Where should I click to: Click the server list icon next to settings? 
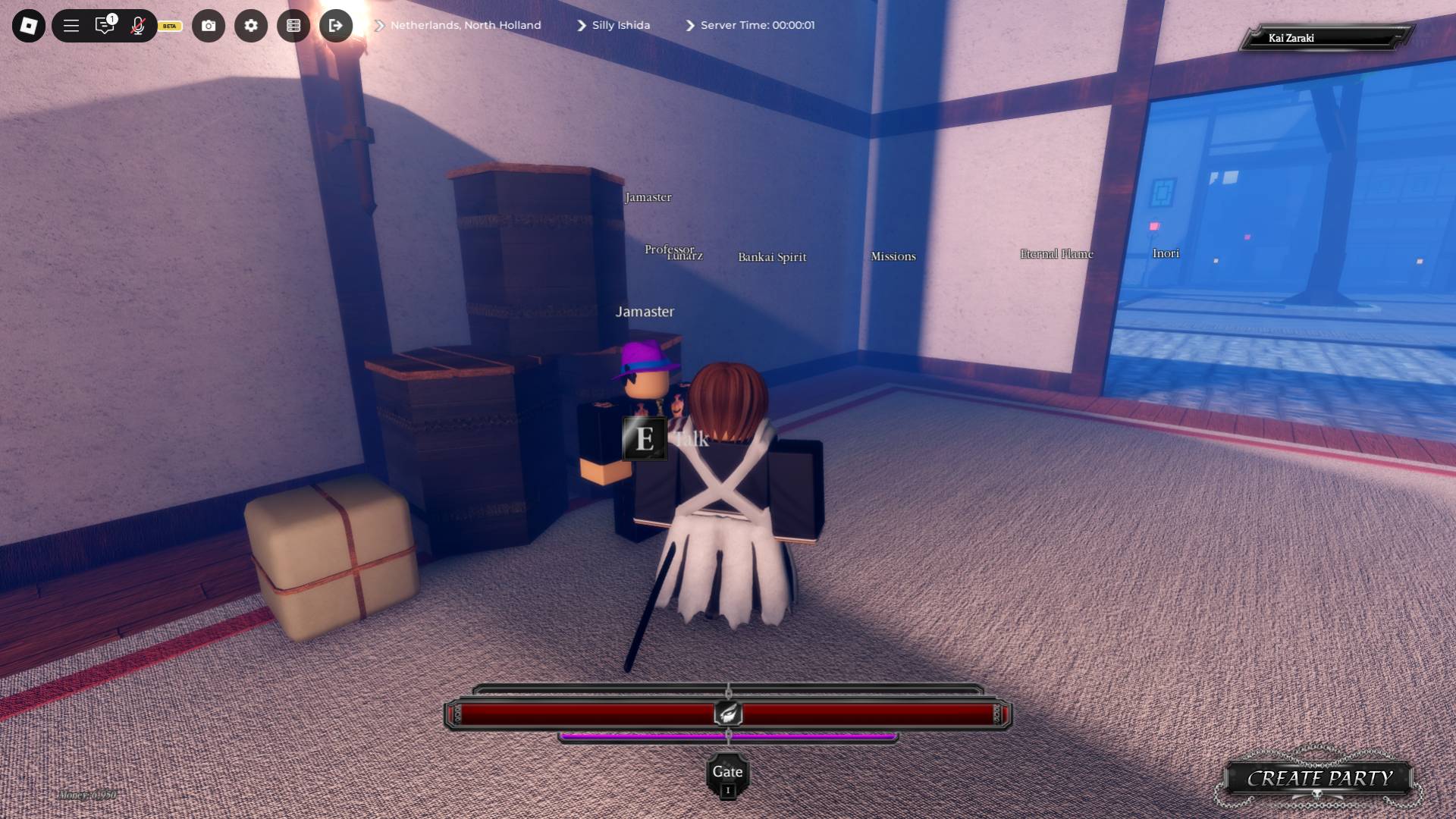pos(293,25)
